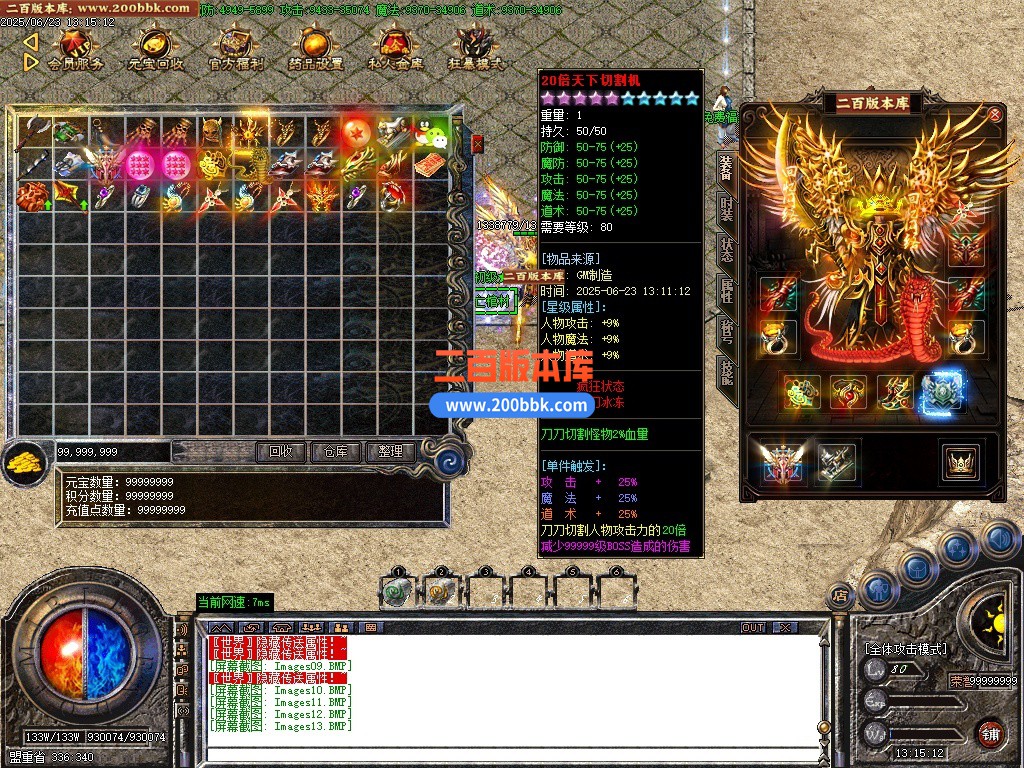Close the character equipment window
The height and width of the screenshot is (768, 1024).
coord(995,114)
